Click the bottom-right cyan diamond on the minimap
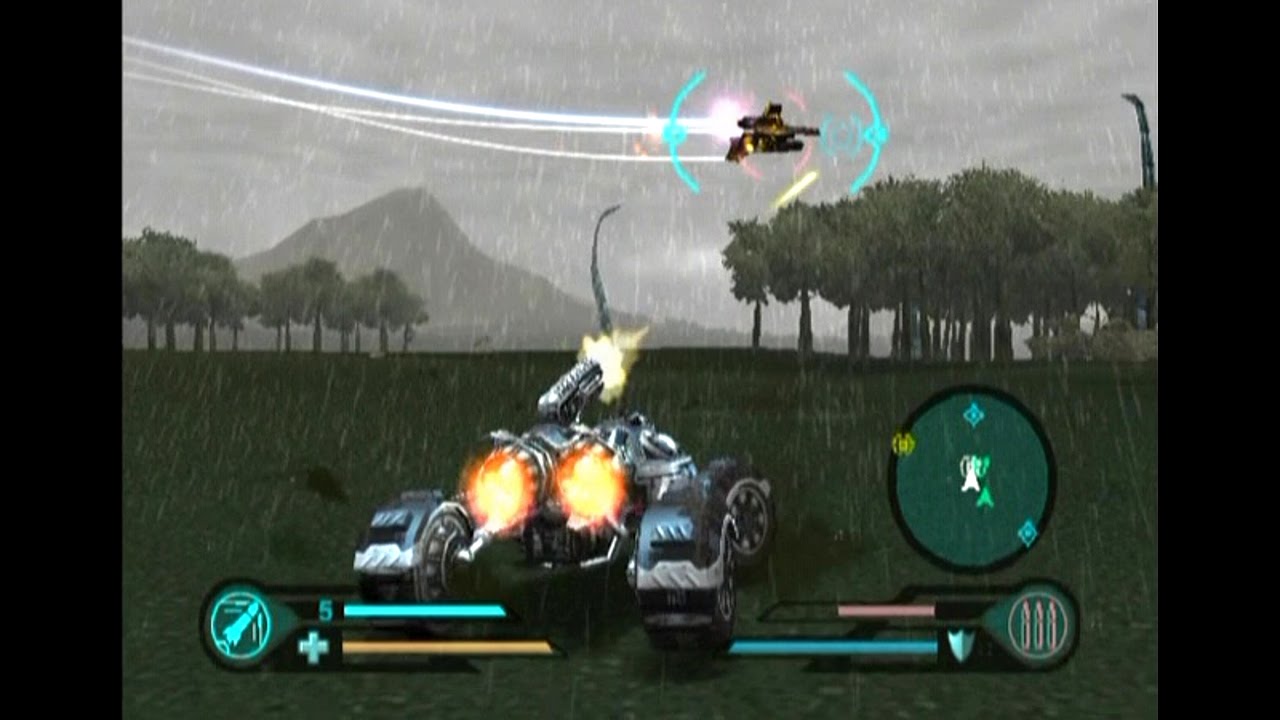The width and height of the screenshot is (1280, 720). [x=1026, y=531]
